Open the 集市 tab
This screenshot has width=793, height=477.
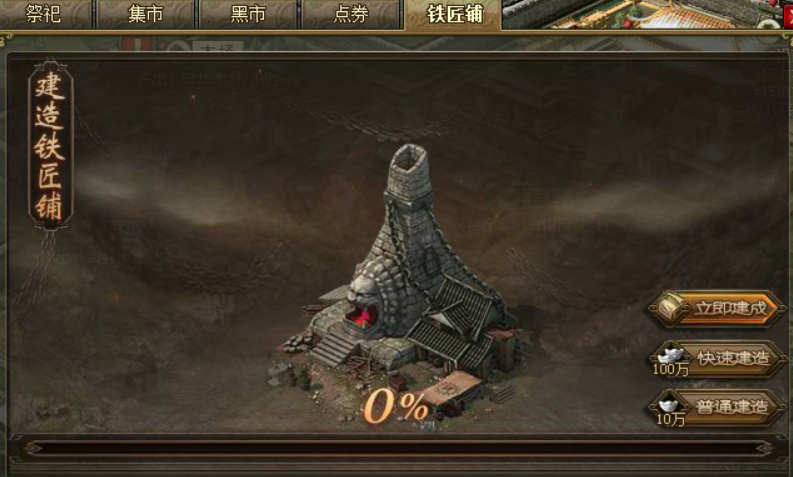[x=145, y=14]
